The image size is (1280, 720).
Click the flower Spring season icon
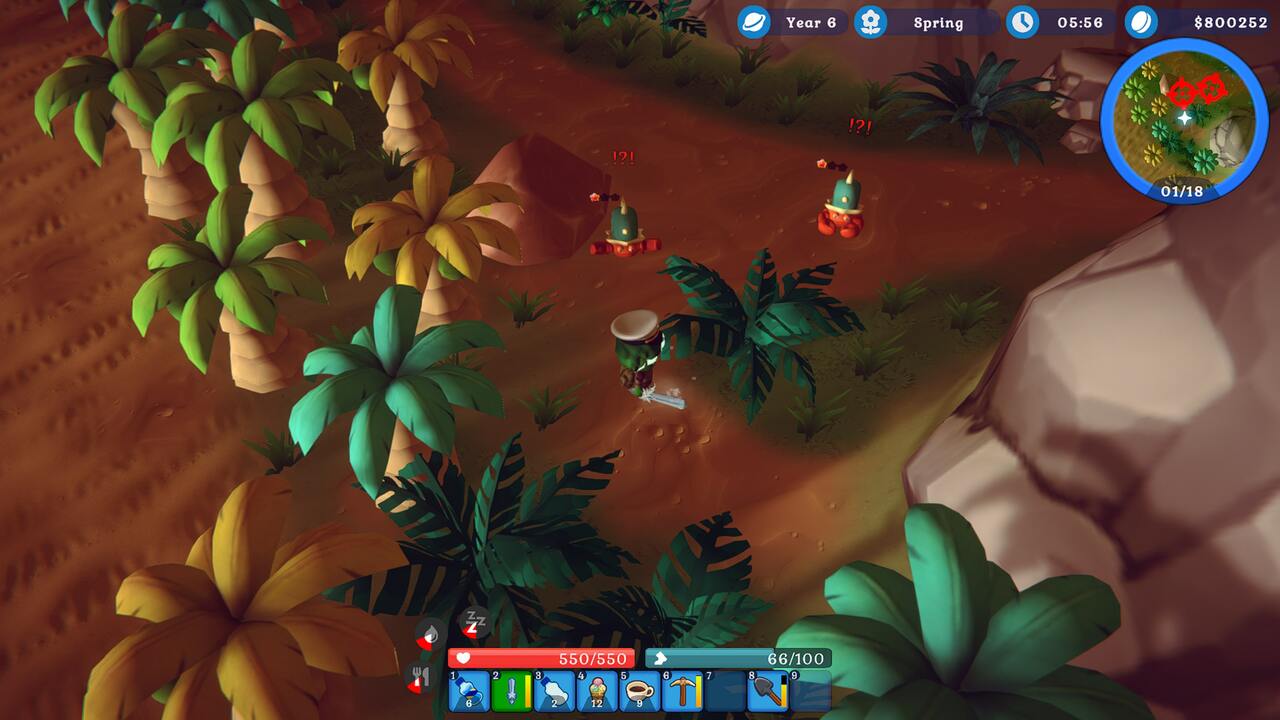869,22
